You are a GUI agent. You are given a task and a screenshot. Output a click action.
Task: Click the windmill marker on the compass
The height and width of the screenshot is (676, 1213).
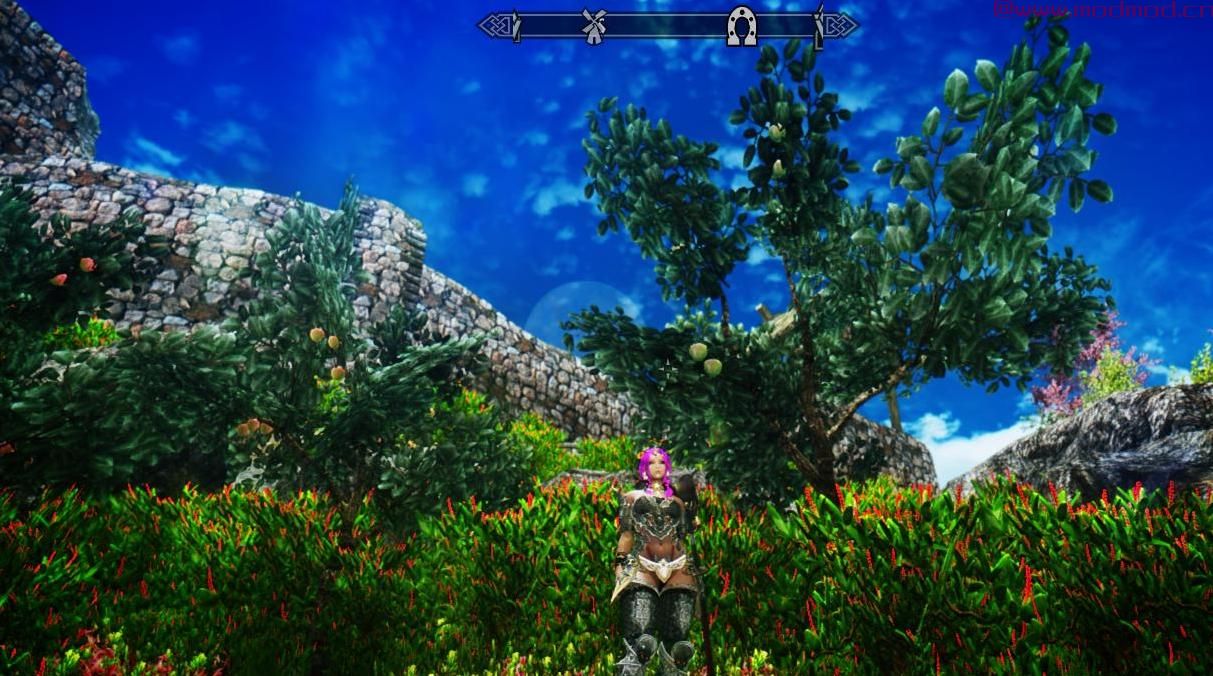tap(594, 26)
